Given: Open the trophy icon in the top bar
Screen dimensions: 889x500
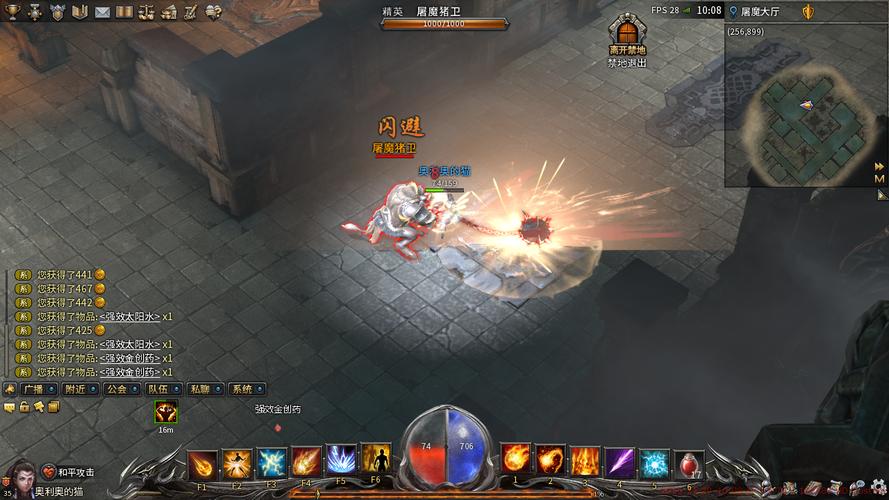Looking at the screenshot, I should pos(11,11).
